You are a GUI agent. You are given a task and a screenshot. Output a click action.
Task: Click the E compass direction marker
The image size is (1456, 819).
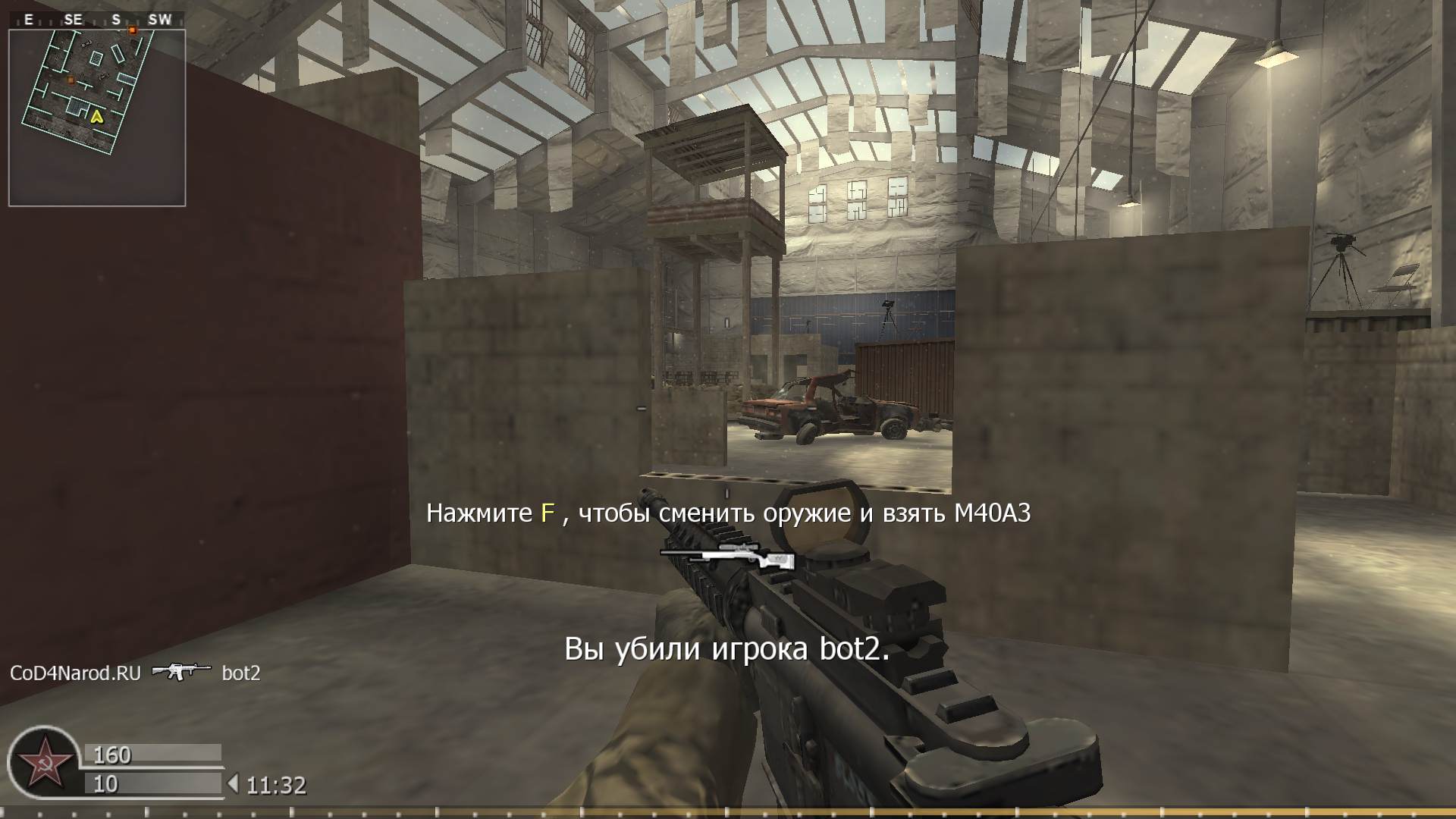click(28, 20)
